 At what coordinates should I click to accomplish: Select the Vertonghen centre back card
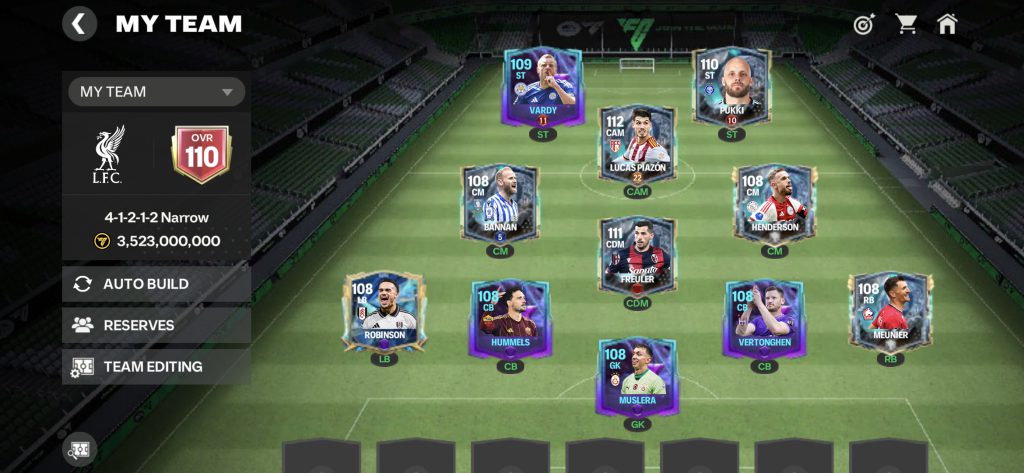pyautogui.click(x=764, y=318)
